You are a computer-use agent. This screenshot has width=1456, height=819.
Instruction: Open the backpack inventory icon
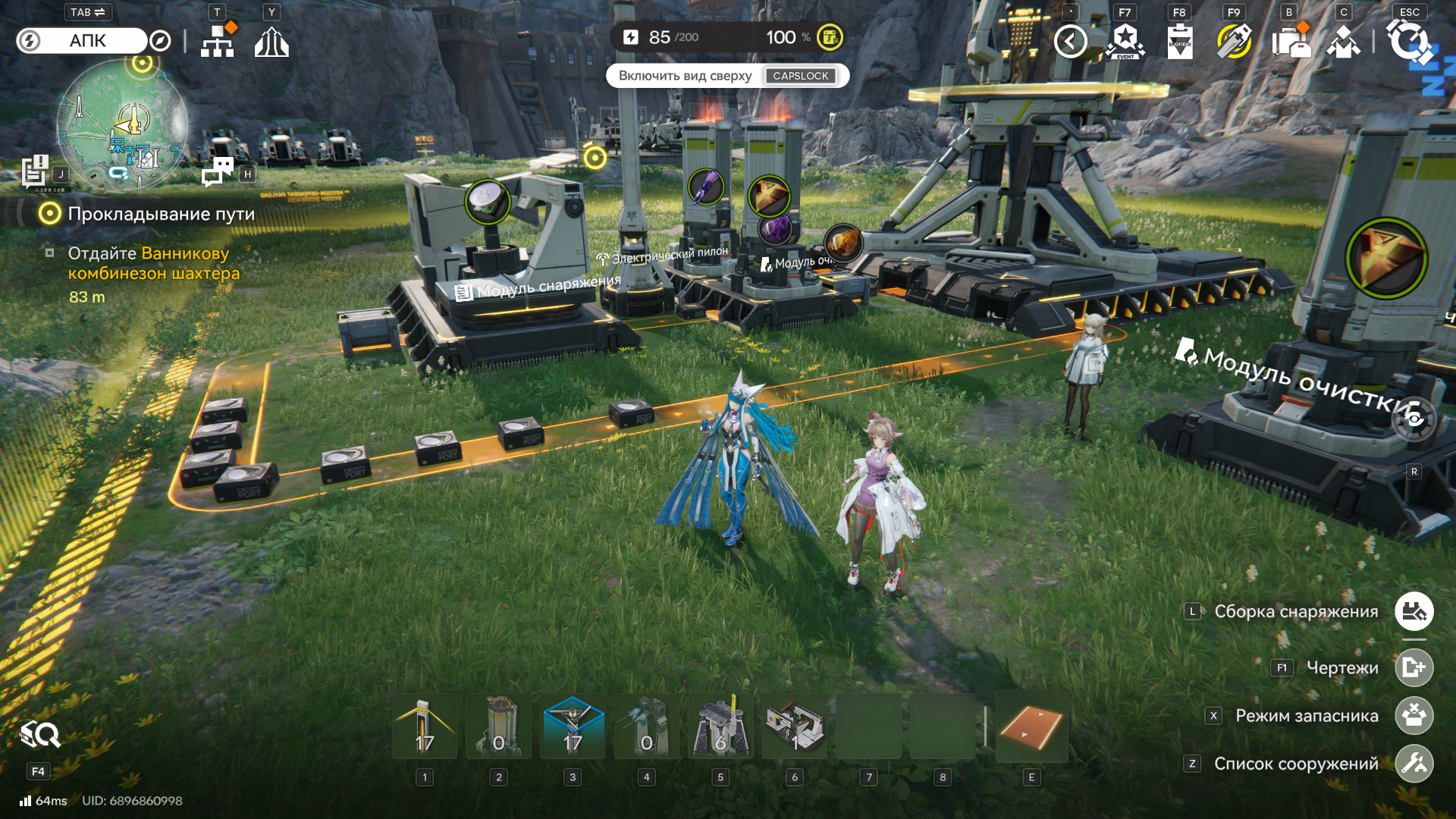click(x=1289, y=41)
